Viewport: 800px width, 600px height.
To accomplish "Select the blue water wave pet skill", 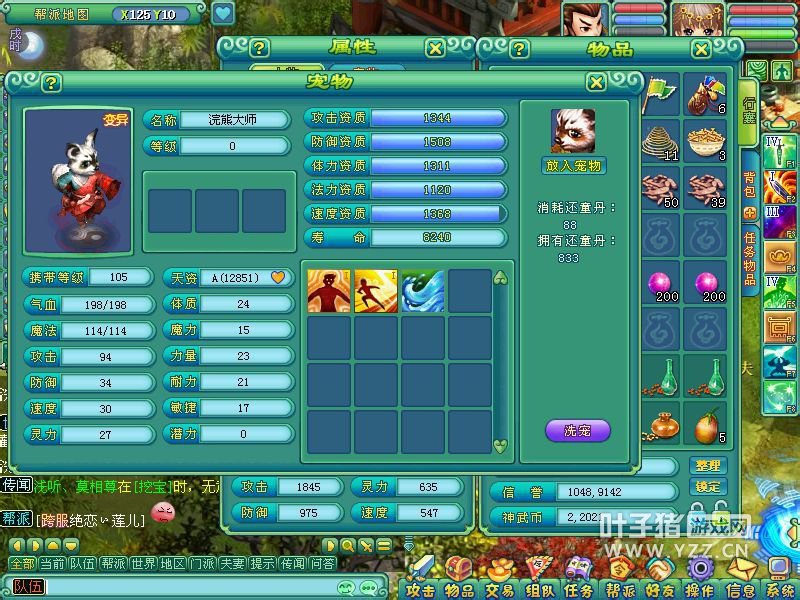I will point(423,291).
